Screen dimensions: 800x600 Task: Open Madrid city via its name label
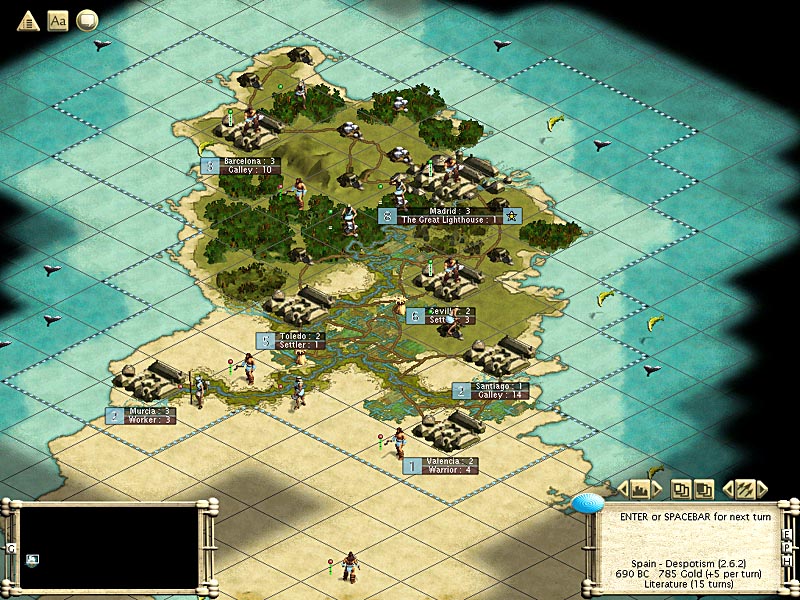tap(449, 211)
